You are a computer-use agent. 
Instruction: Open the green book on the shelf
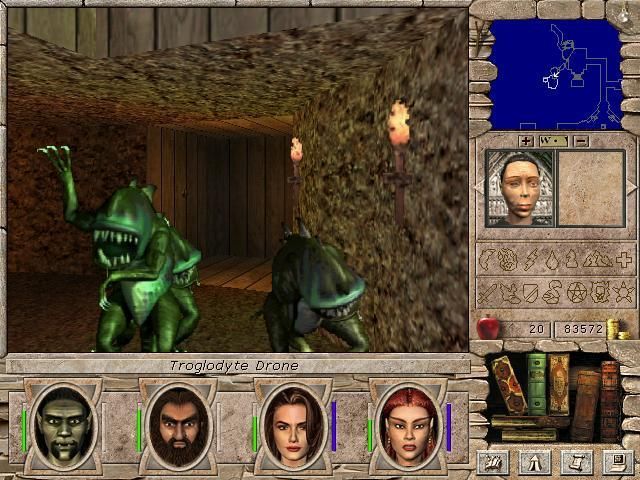click(x=537, y=382)
